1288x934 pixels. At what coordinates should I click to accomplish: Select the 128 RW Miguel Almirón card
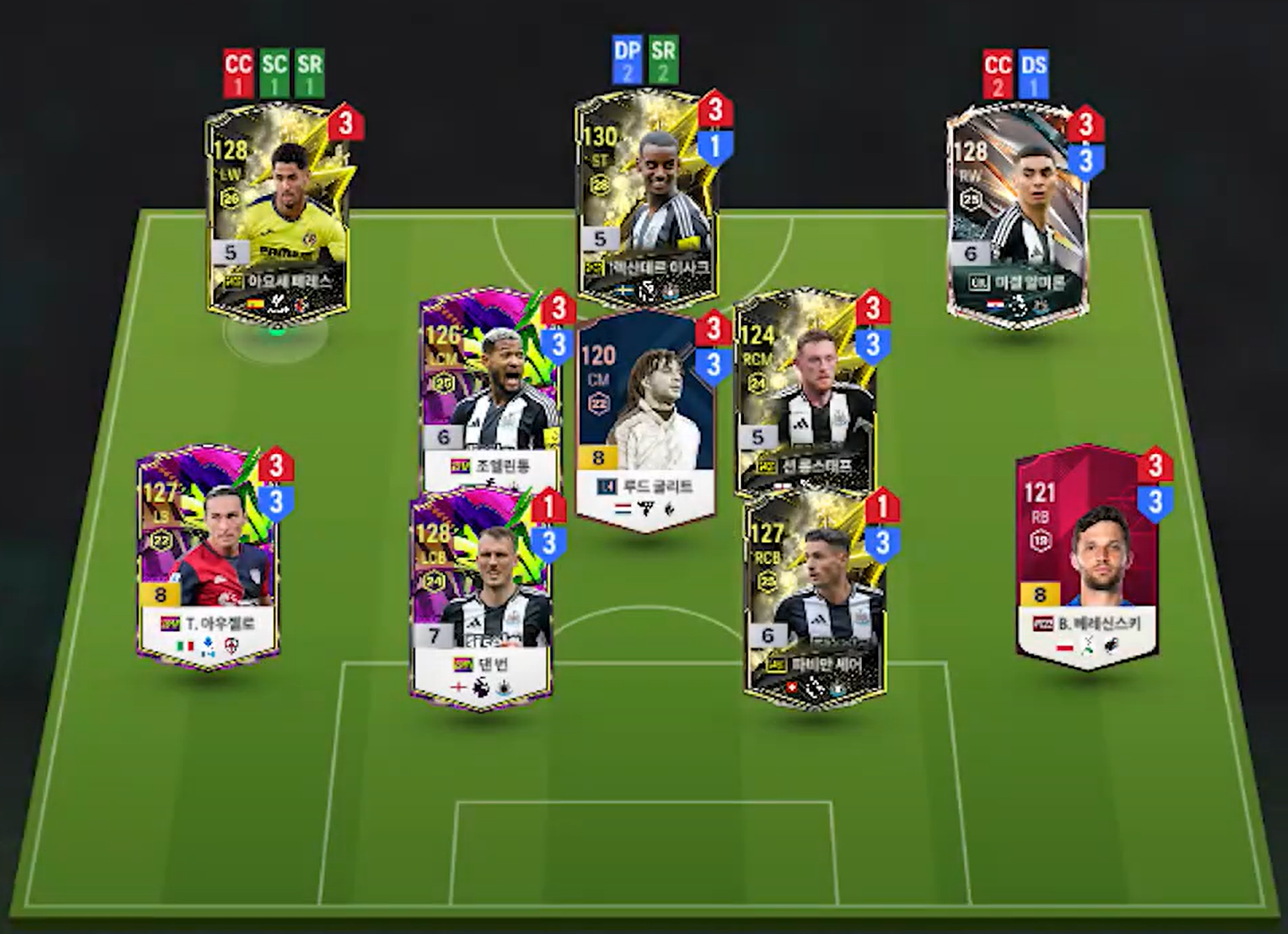1017,213
